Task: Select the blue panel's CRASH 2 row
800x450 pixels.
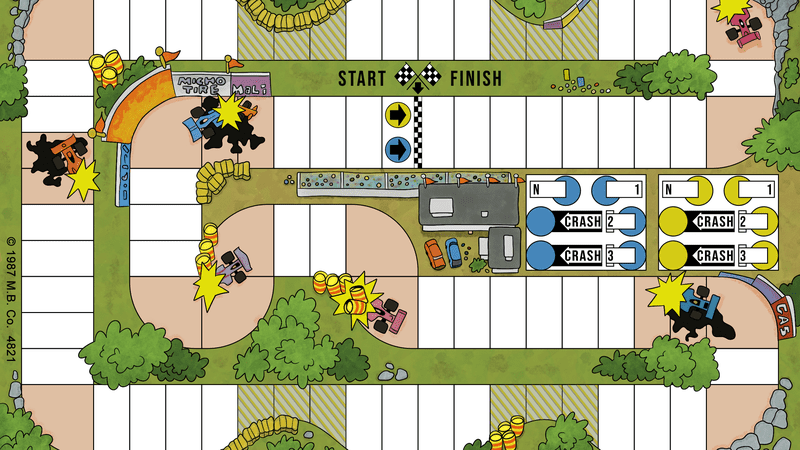Action: tap(584, 221)
